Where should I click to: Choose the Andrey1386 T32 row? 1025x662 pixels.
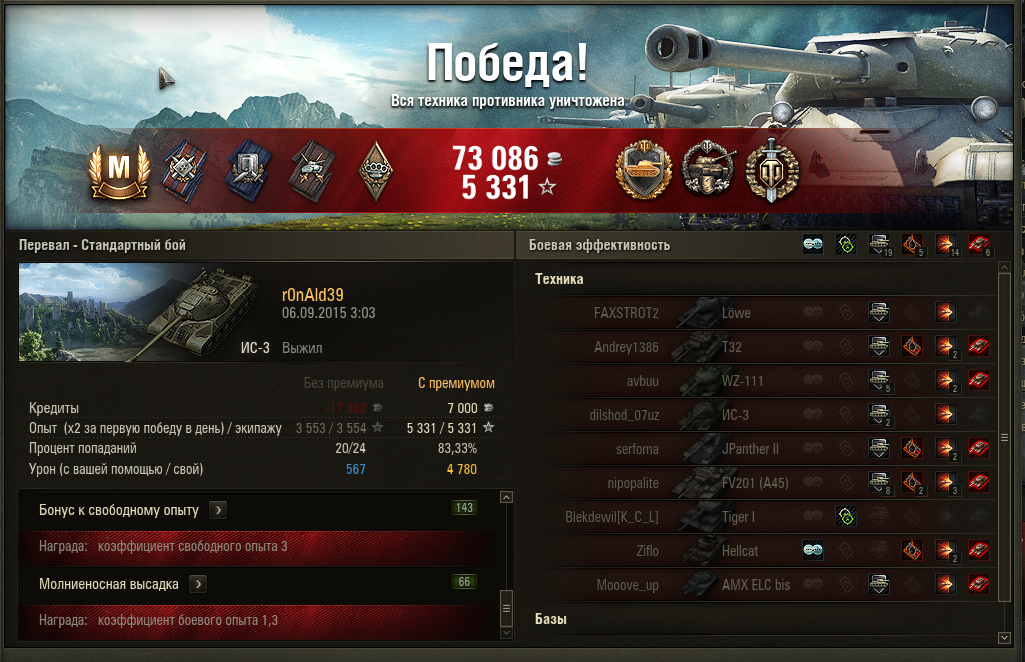tap(760, 347)
